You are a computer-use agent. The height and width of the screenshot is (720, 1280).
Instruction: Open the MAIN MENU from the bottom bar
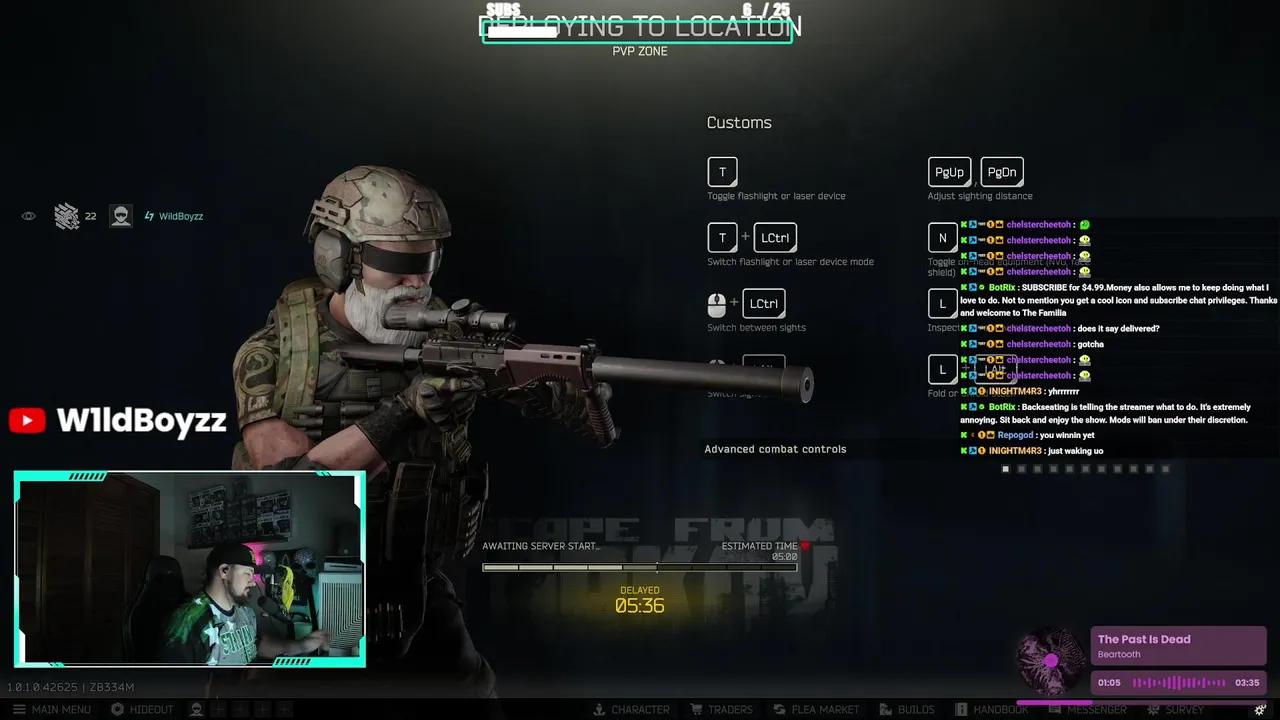52,709
